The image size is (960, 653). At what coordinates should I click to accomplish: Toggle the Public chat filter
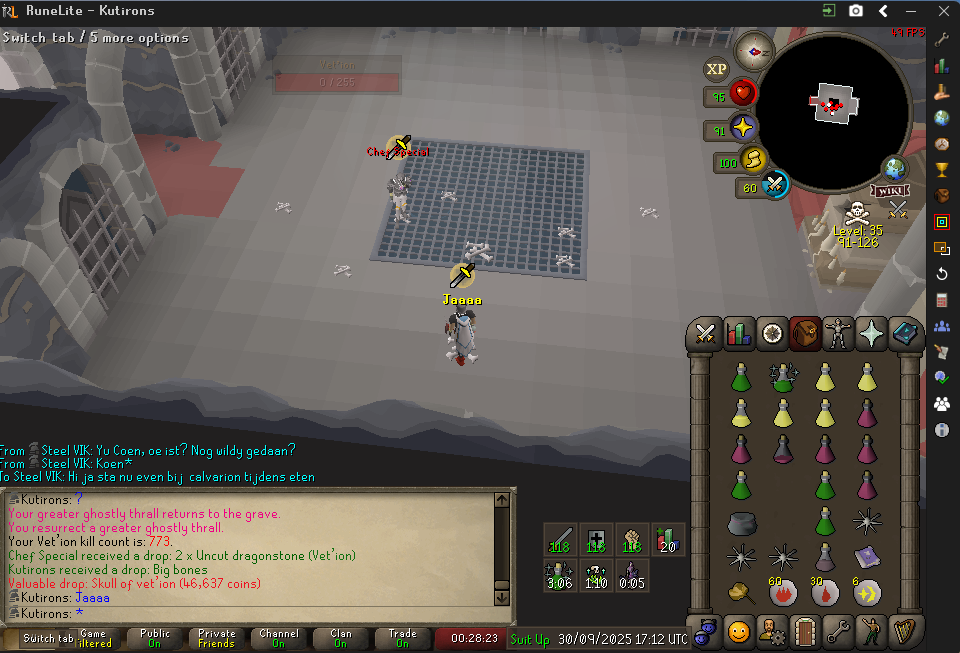[x=155, y=638]
